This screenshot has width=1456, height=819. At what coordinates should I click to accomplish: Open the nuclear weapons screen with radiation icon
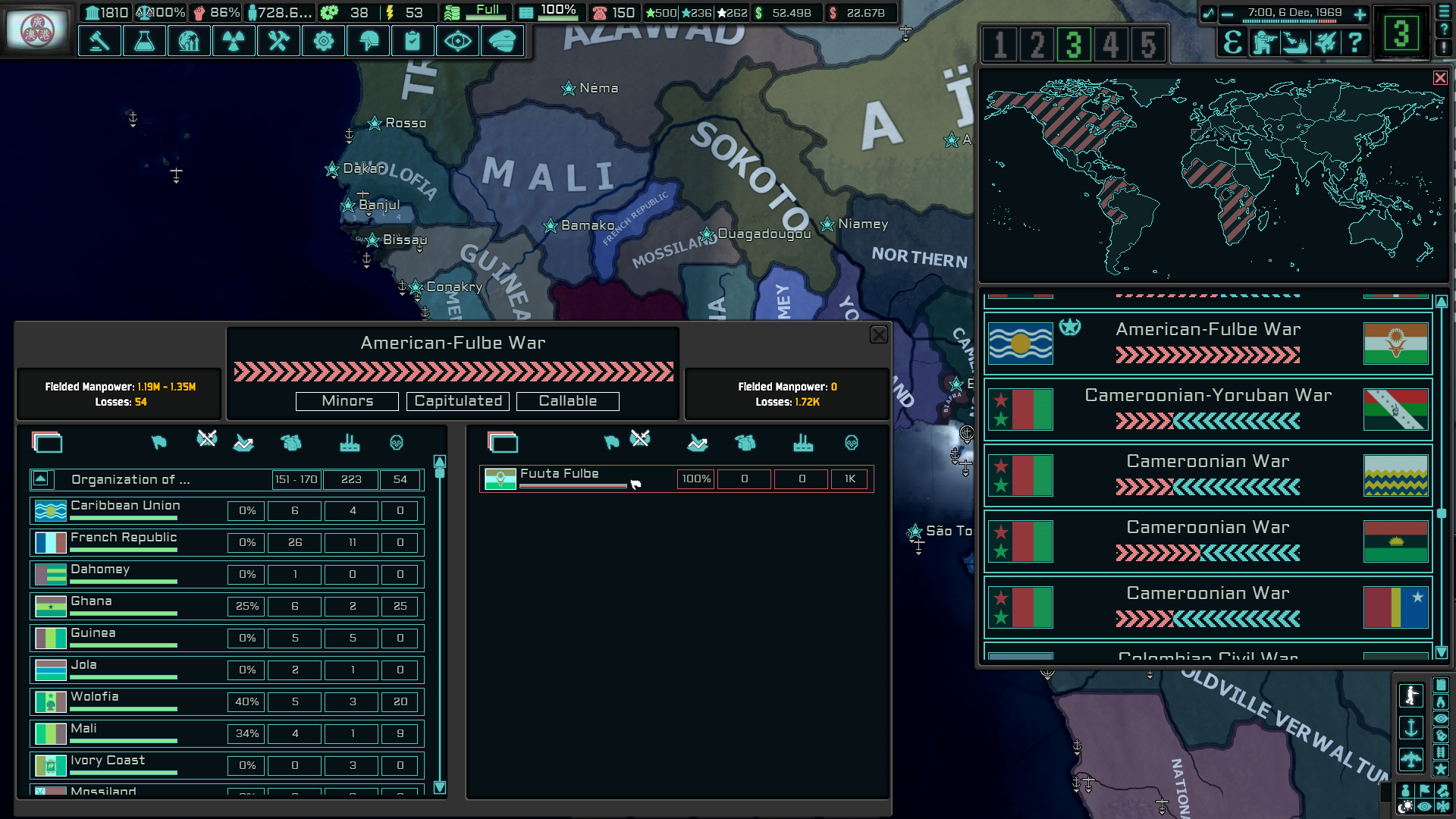(x=234, y=41)
